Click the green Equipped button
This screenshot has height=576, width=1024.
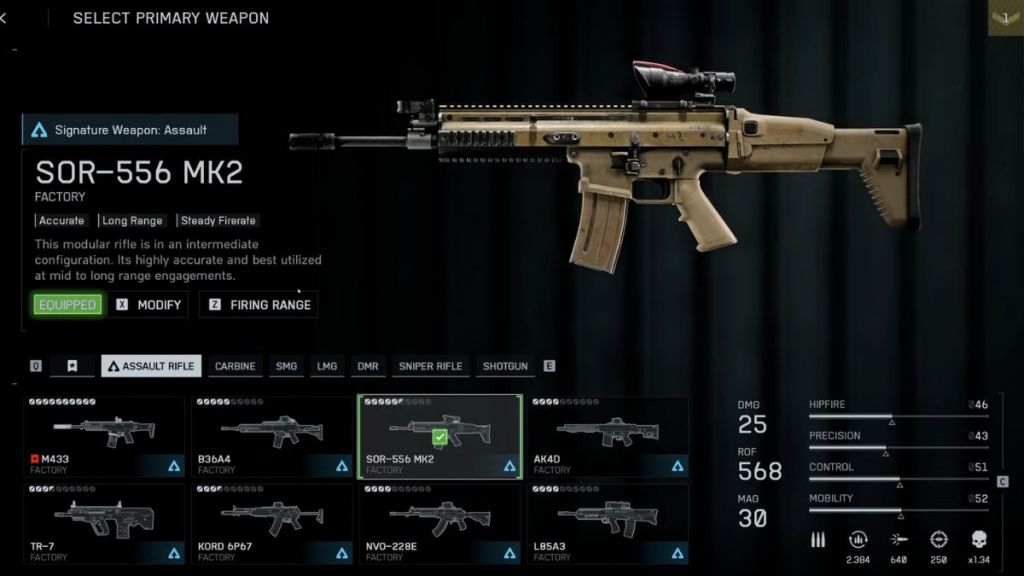pyautogui.click(x=68, y=305)
